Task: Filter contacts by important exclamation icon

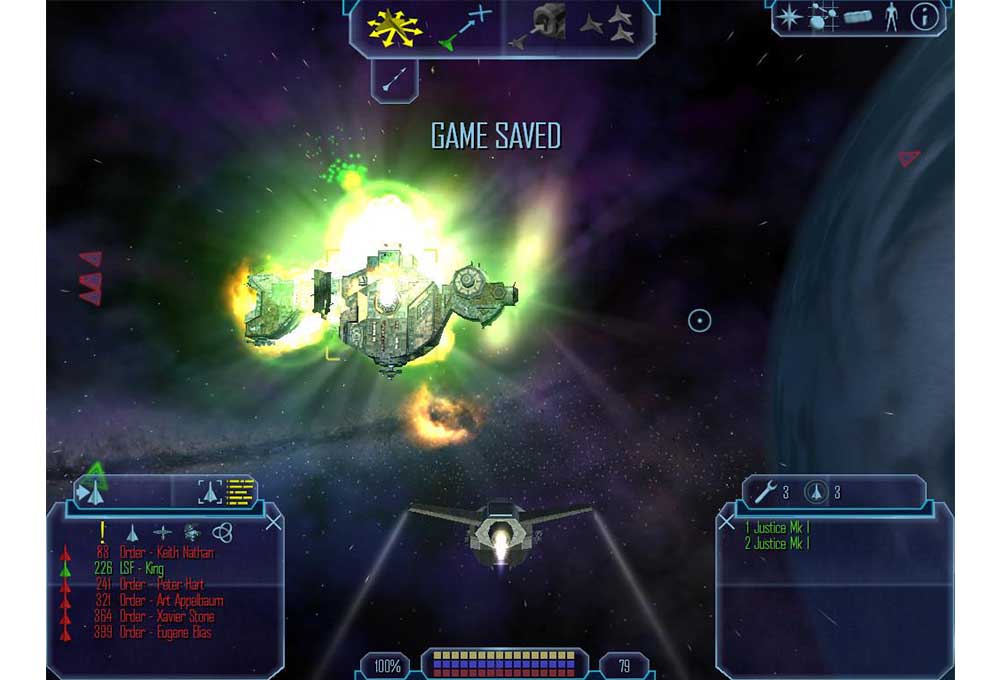Action: tap(101, 532)
